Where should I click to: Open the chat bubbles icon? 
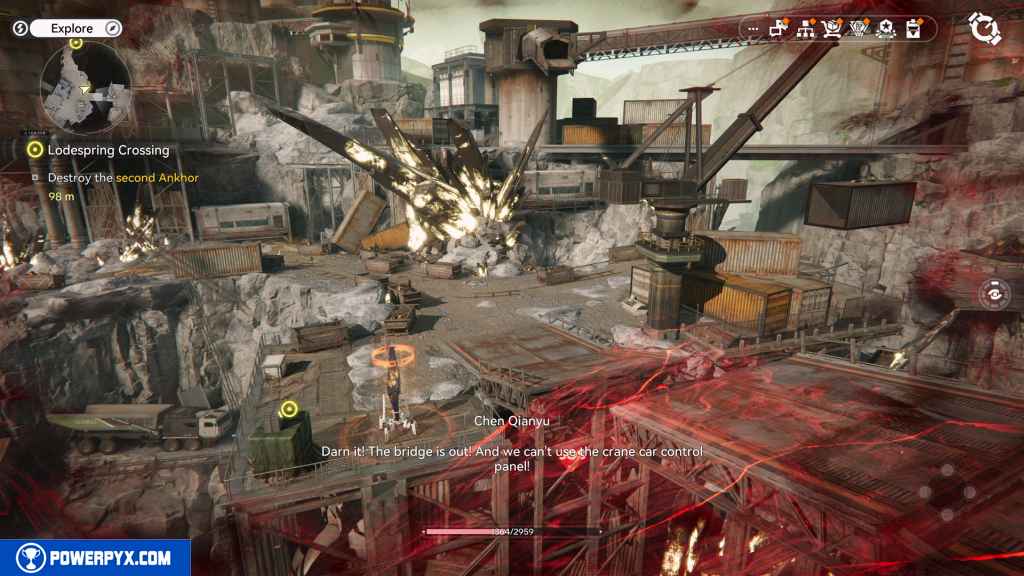click(779, 29)
